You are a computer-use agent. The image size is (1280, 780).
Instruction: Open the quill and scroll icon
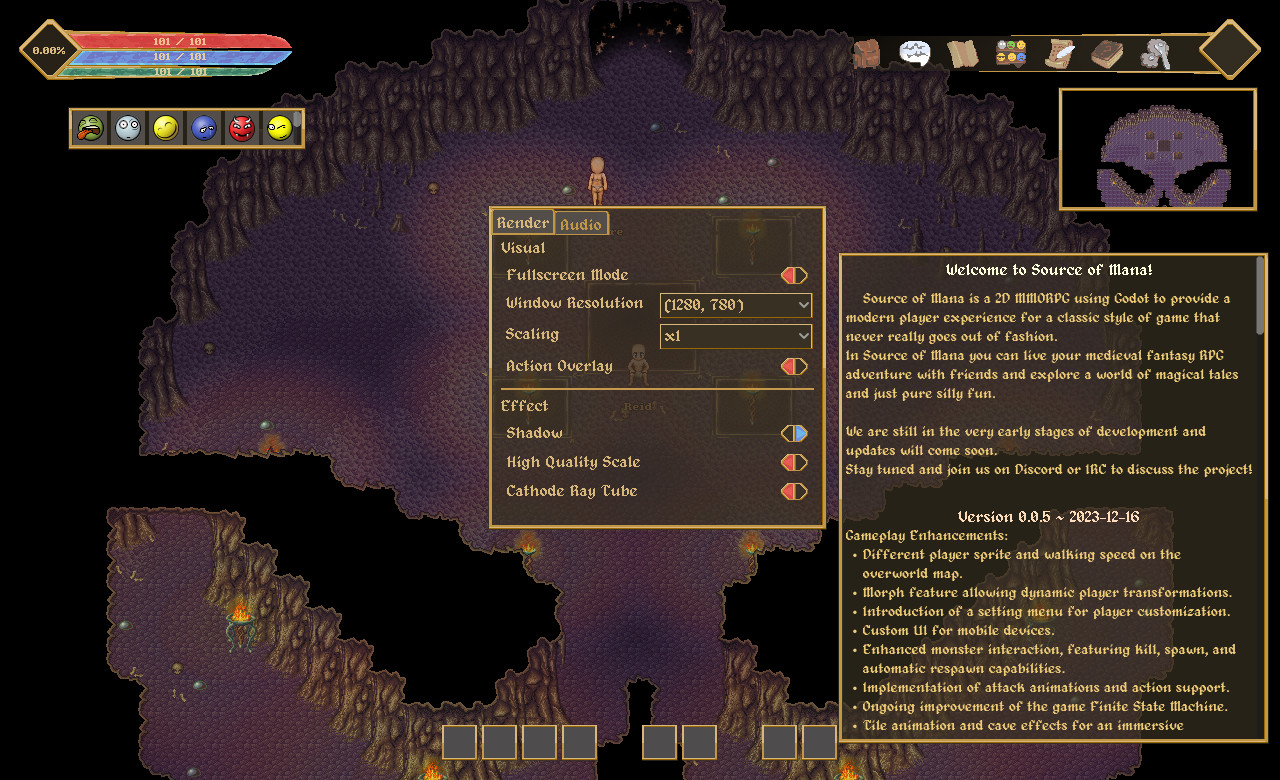(1059, 54)
